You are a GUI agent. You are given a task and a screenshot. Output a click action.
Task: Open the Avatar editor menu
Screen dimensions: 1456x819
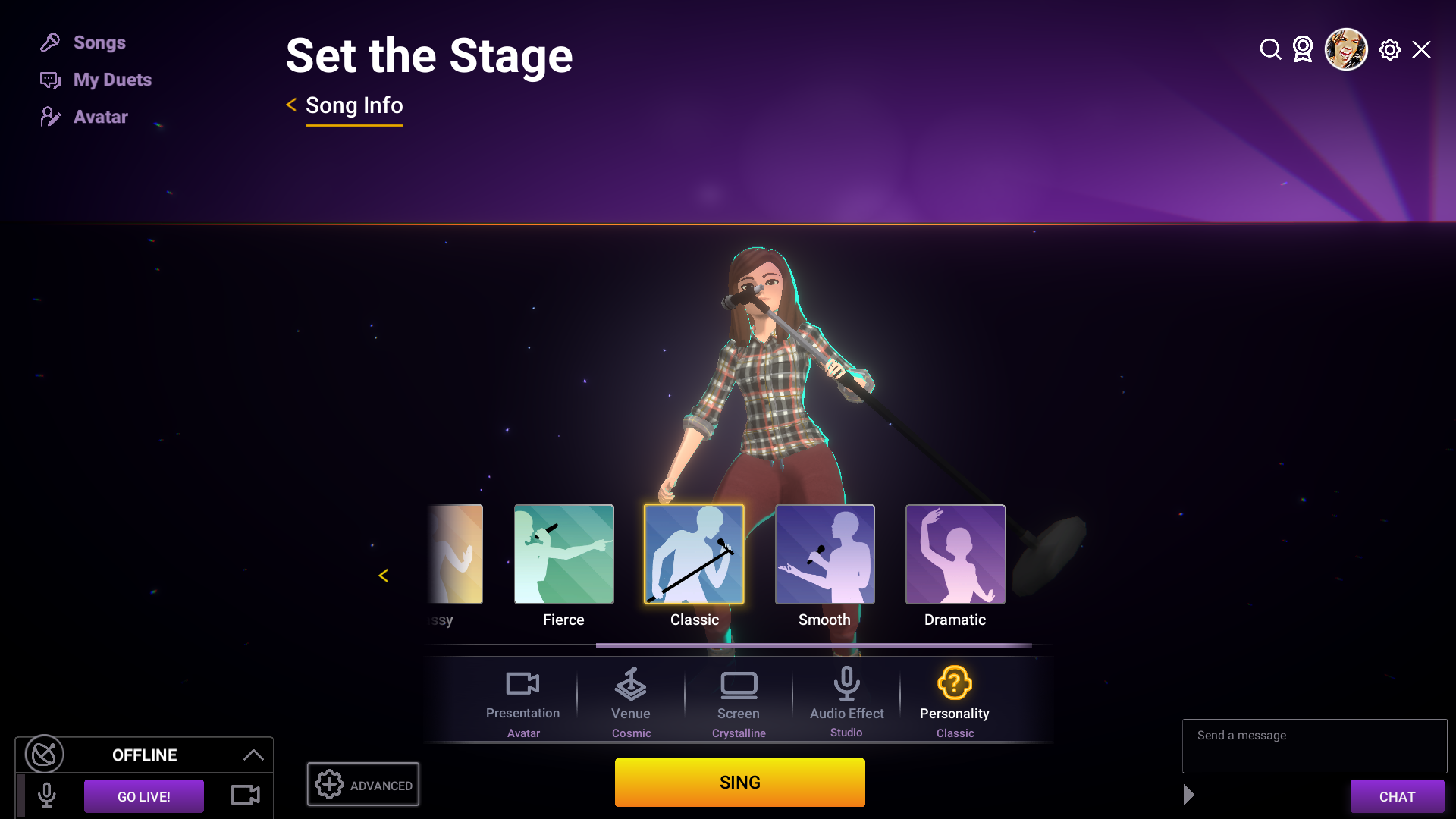(x=100, y=117)
